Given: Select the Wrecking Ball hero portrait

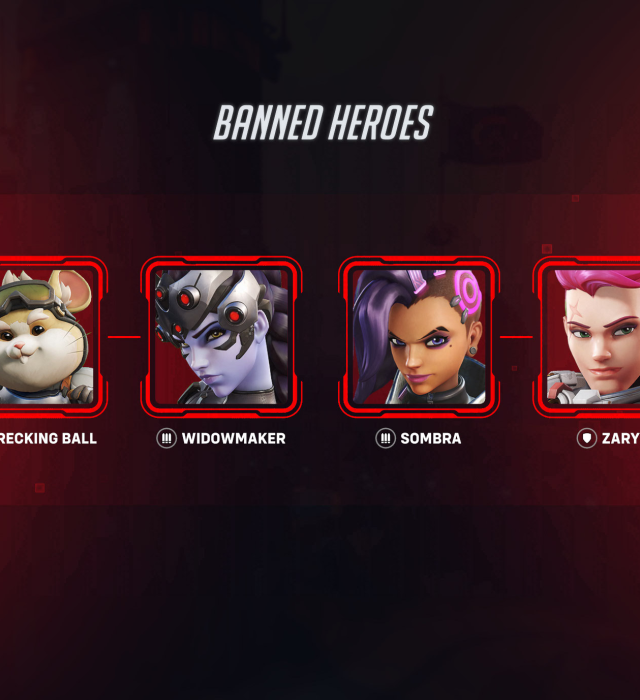Looking at the screenshot, I should click(x=45, y=336).
